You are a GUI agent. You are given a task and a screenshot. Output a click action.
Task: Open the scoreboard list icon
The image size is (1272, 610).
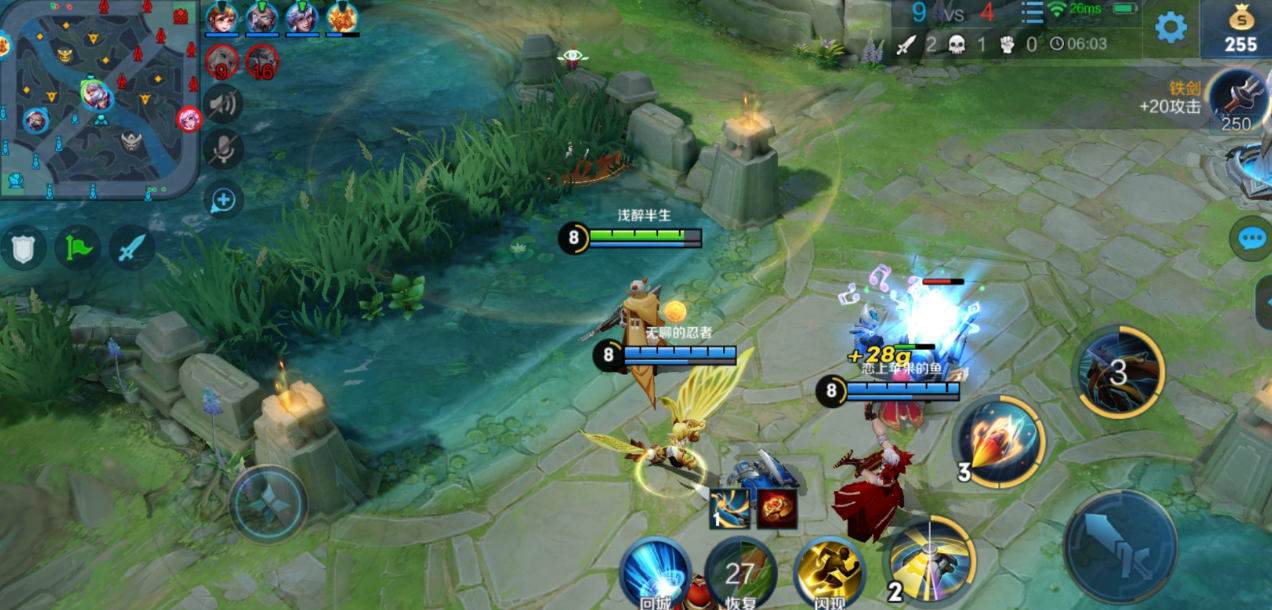[x=1032, y=13]
